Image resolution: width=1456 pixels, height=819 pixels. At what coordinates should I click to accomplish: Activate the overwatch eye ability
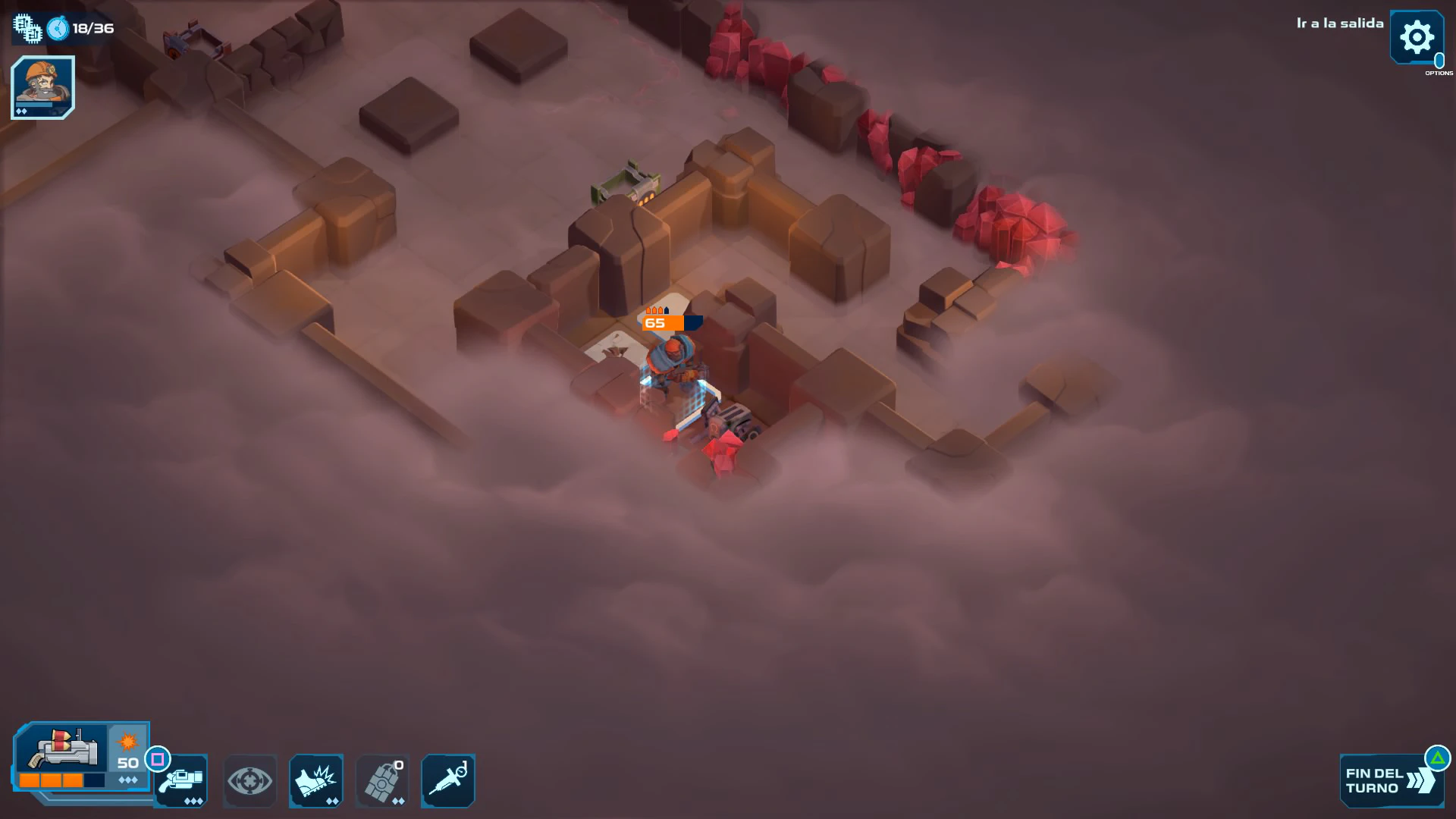tap(249, 781)
